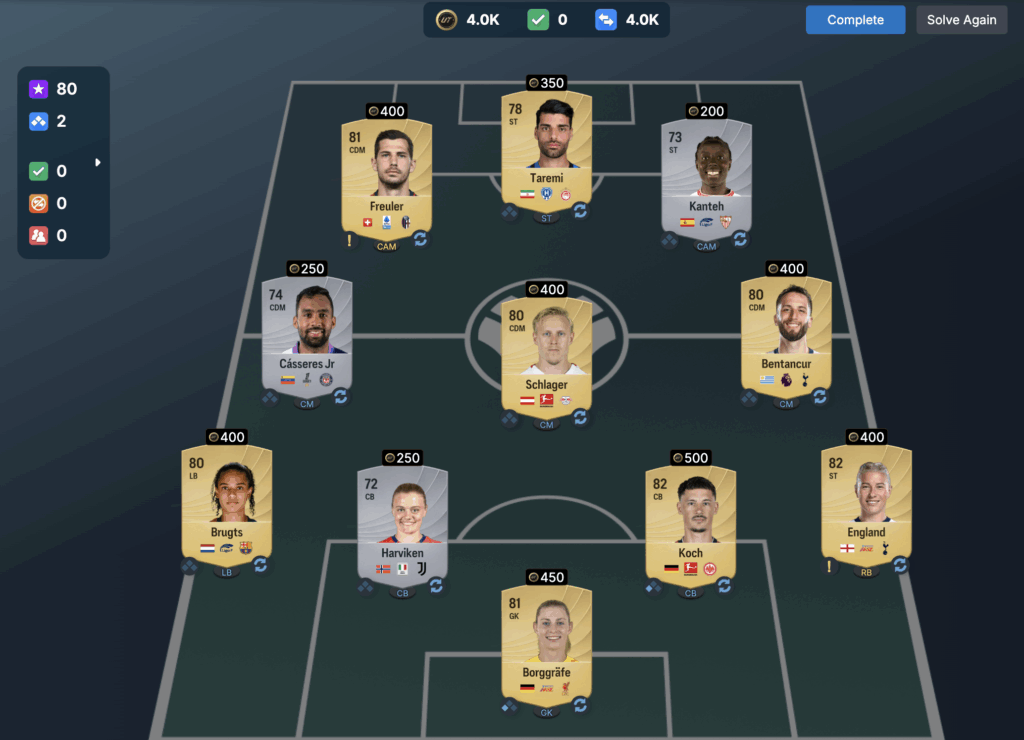Select the Kanteh player card
The image size is (1024, 740).
tap(706, 175)
